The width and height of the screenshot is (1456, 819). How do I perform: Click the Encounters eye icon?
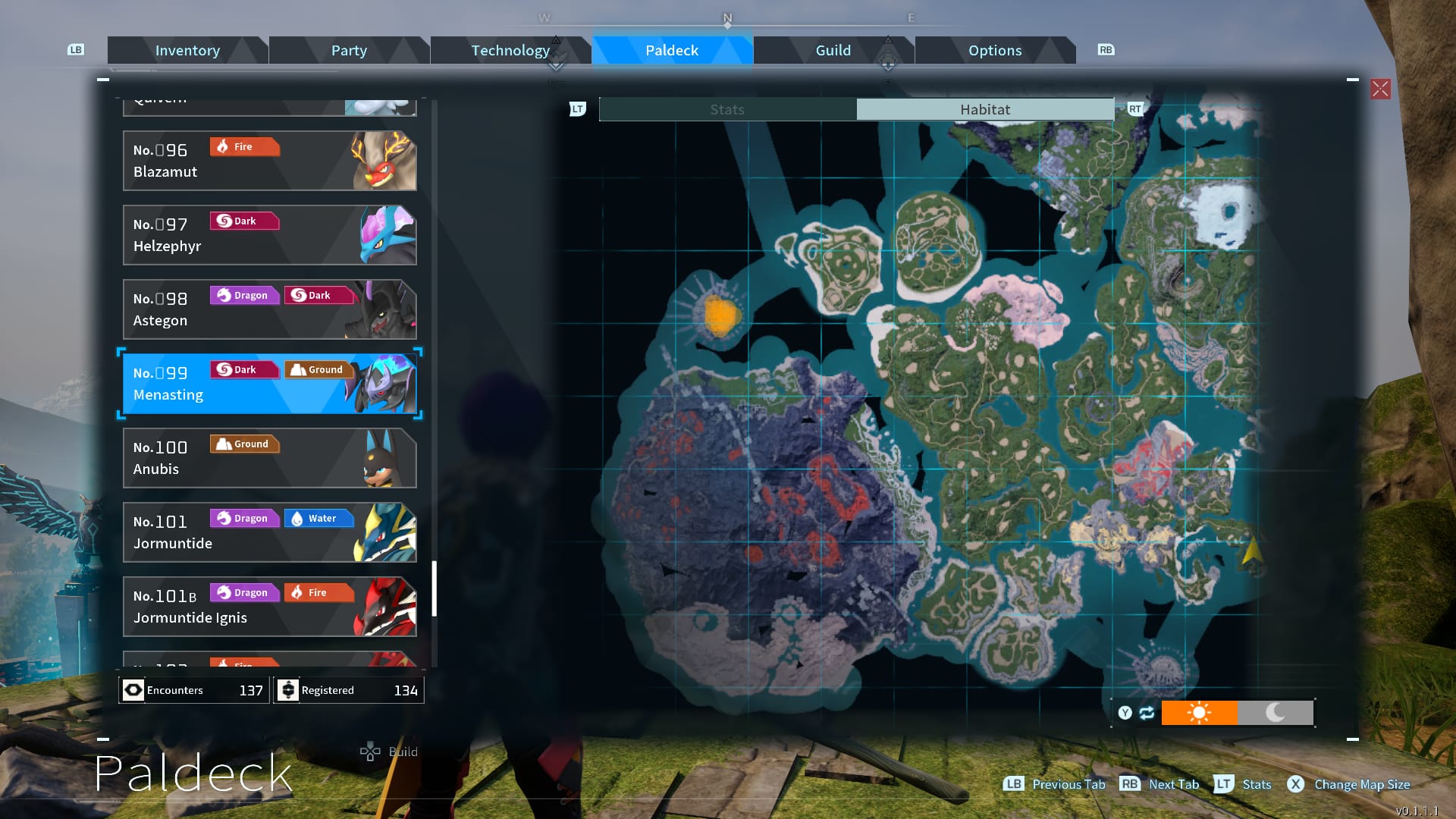(x=133, y=690)
